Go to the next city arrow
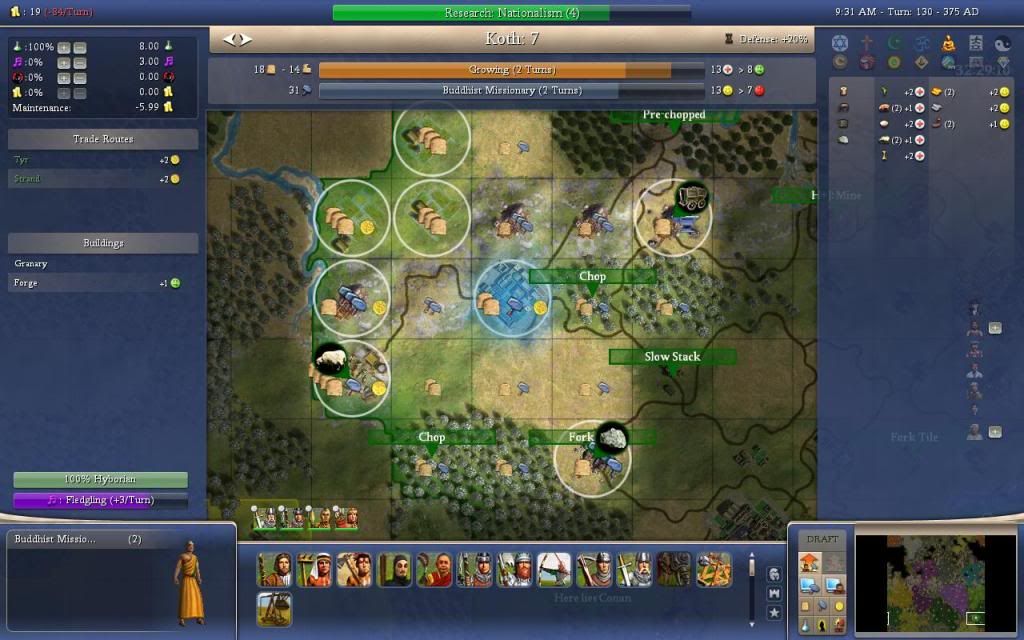Viewport: 1024px width, 640px height. coord(246,40)
